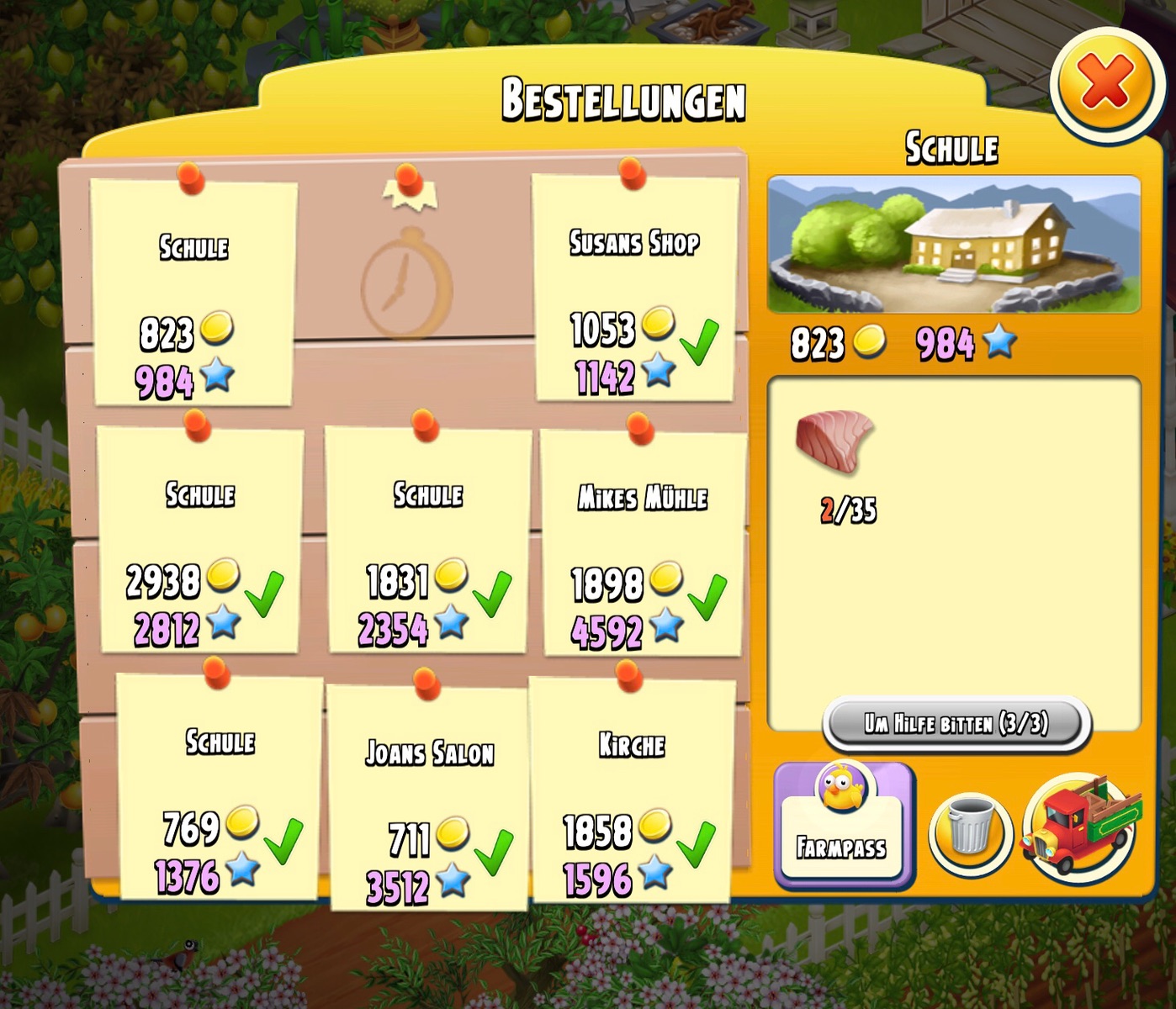This screenshot has height=1009, width=1176.
Task: Select the Schule order worth 2938 coins
Action: (199, 541)
